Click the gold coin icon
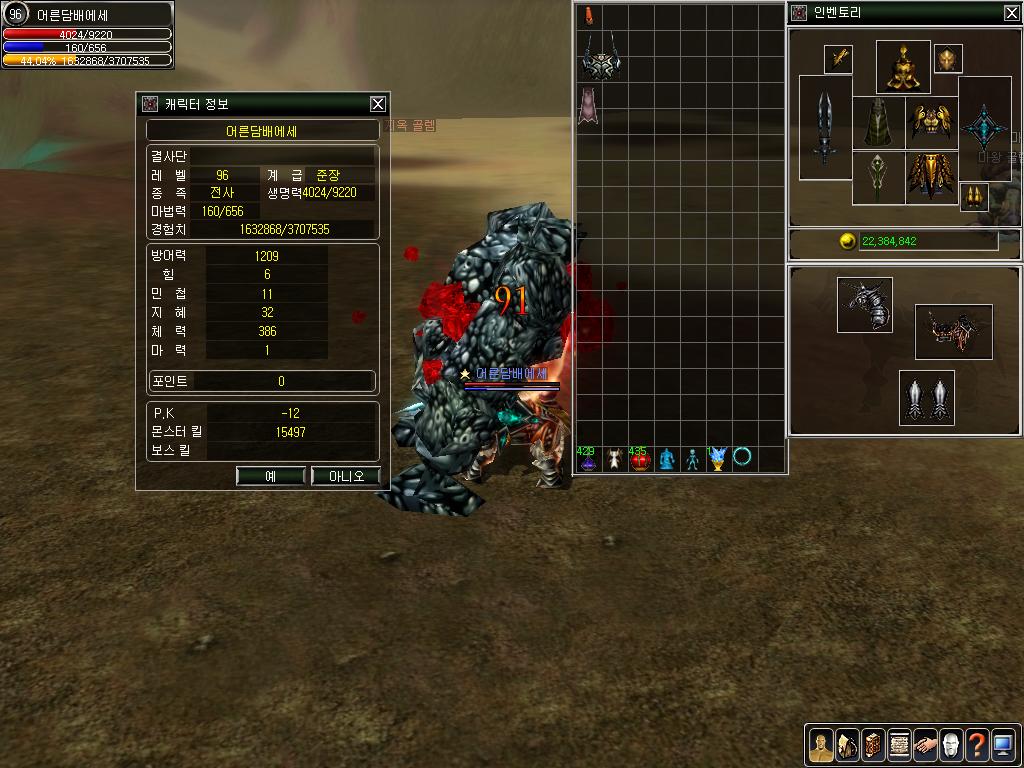The width and height of the screenshot is (1024, 768). tap(848, 241)
